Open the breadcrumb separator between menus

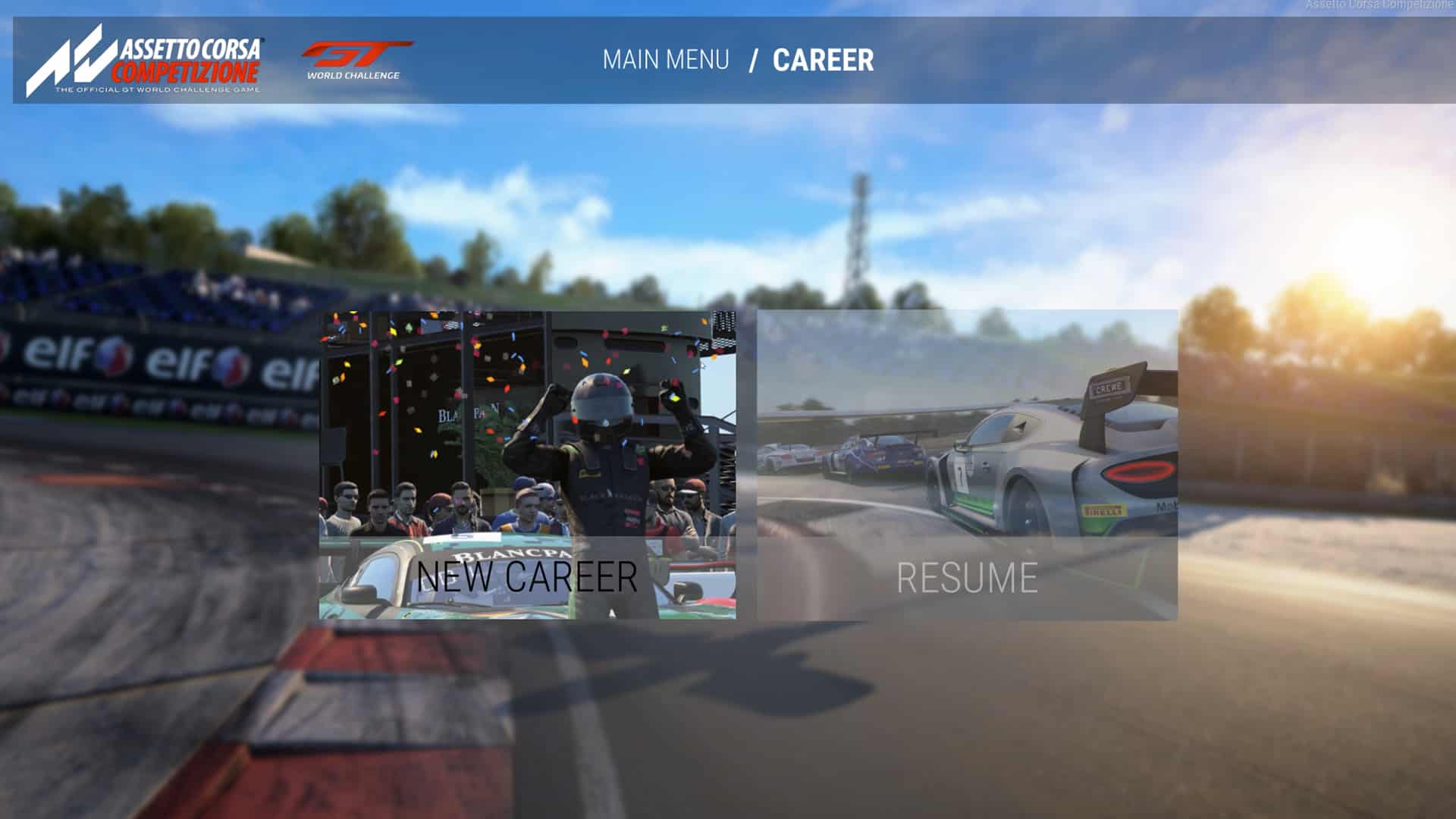coord(753,59)
